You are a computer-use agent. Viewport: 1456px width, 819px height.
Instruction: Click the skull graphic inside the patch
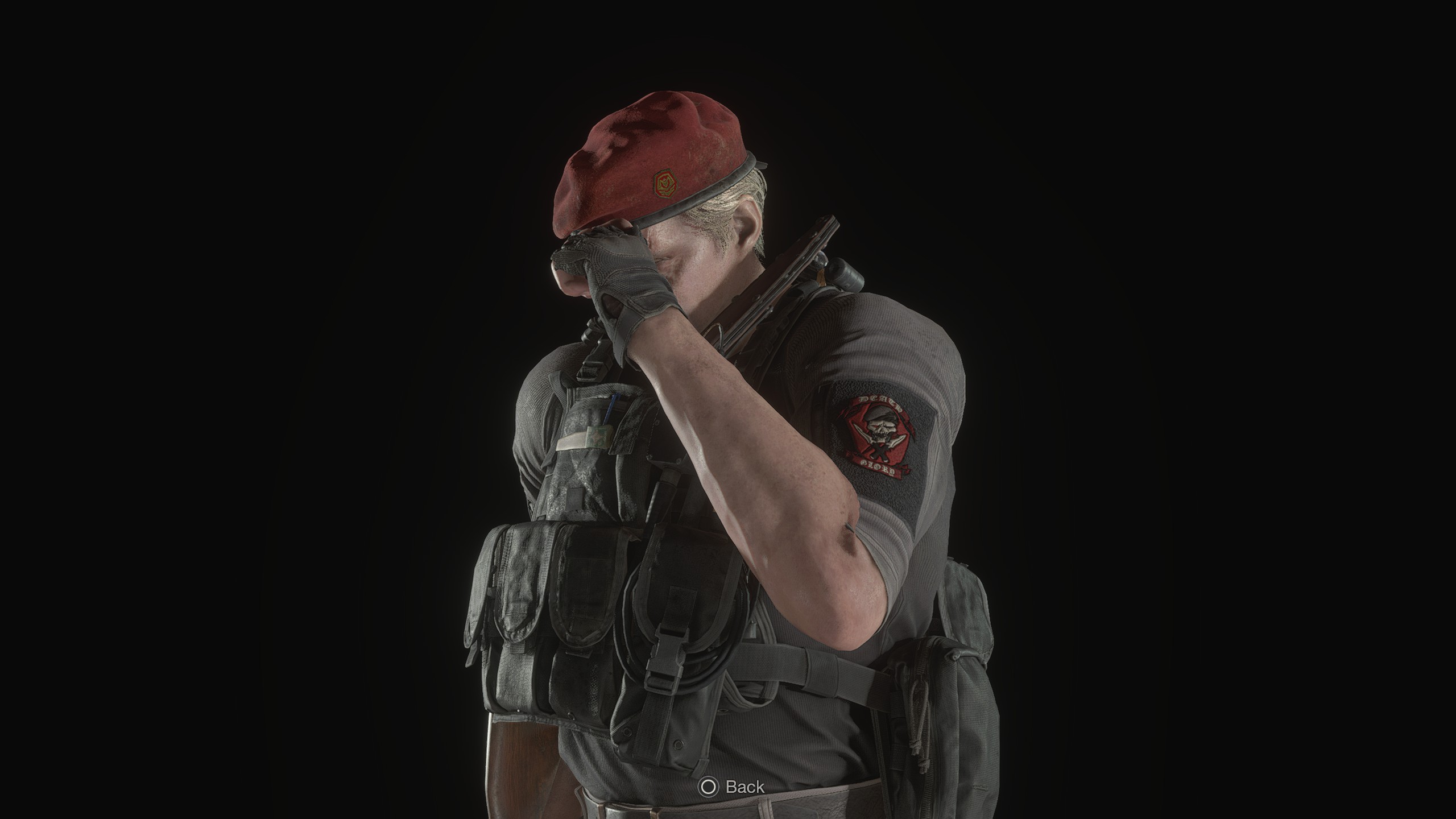tap(882, 428)
